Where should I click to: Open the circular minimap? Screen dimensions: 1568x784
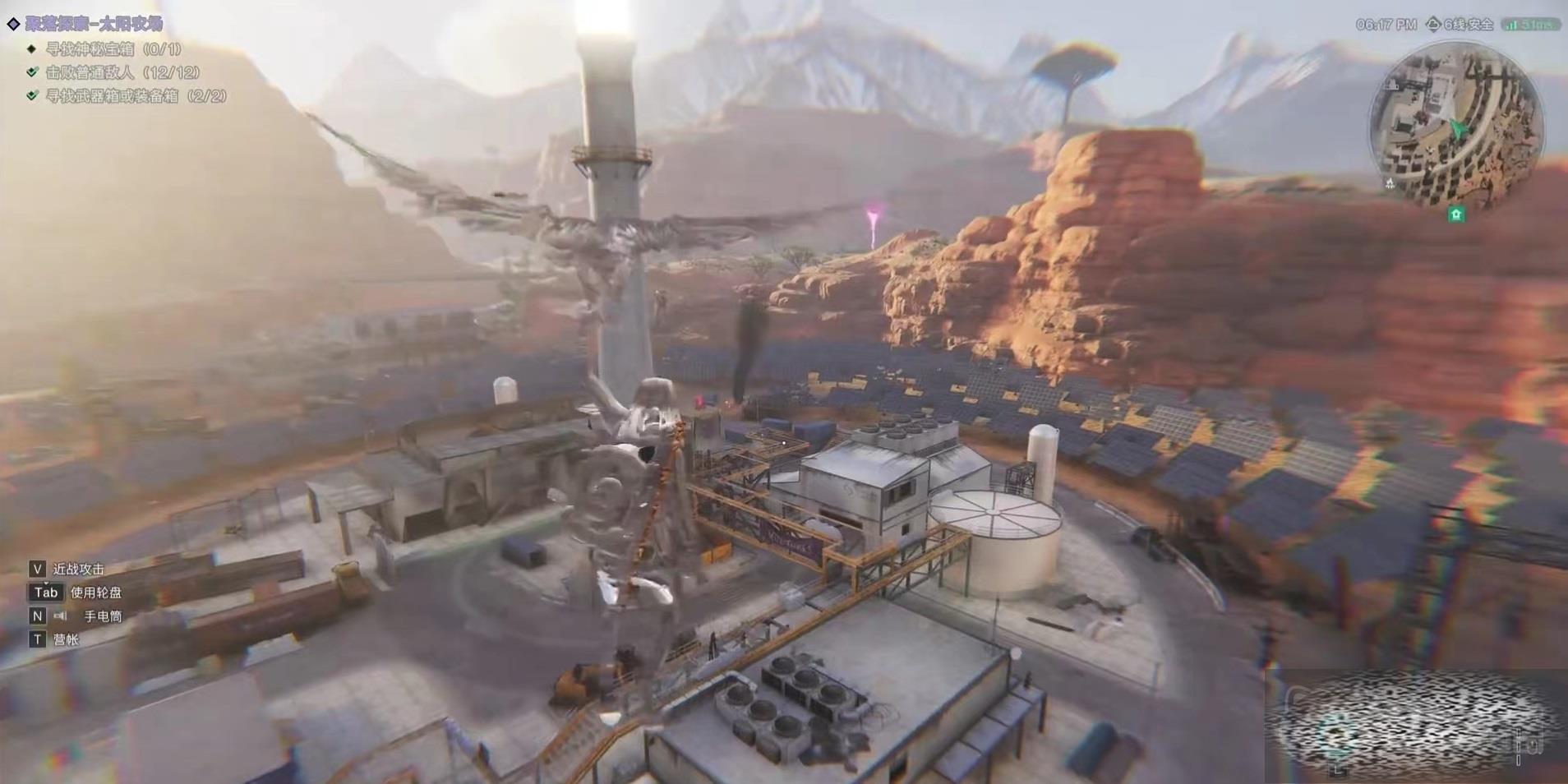coord(1455,125)
